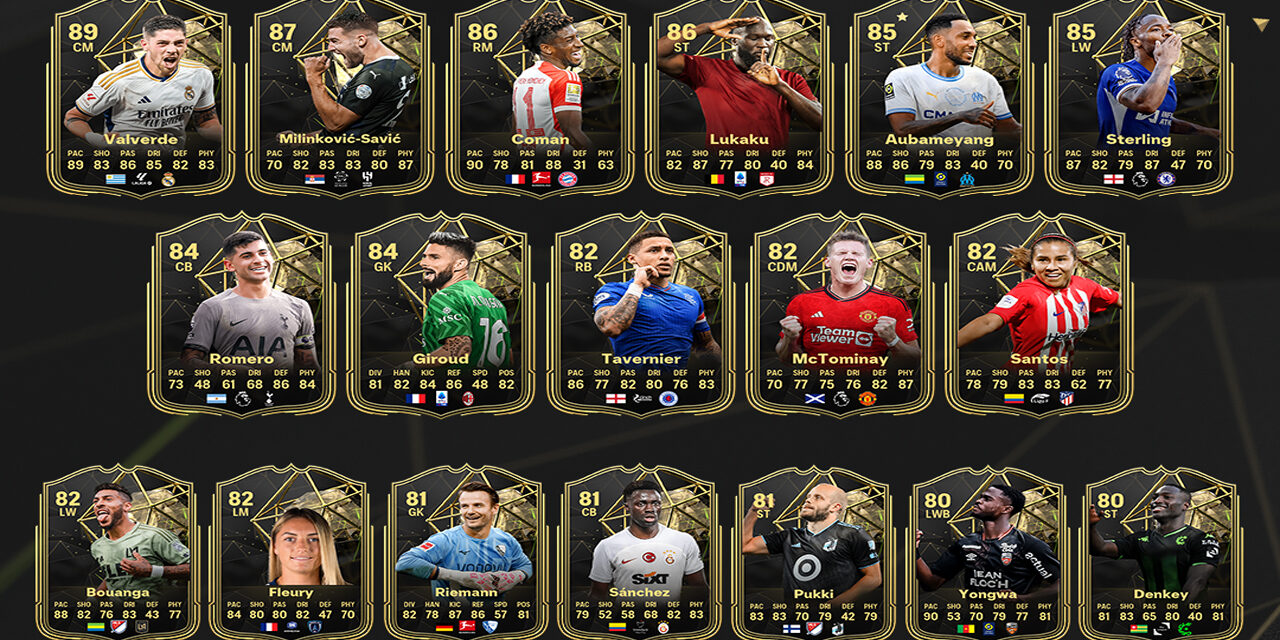The width and height of the screenshot is (1280, 640).
Task: Choose the Yongwa 80 LWB card
Action: click(x=988, y=552)
